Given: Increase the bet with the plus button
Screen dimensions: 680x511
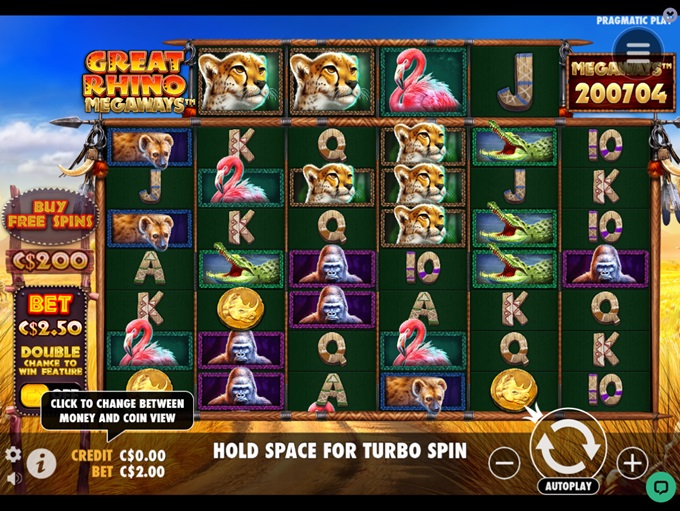Looking at the screenshot, I should (x=632, y=462).
